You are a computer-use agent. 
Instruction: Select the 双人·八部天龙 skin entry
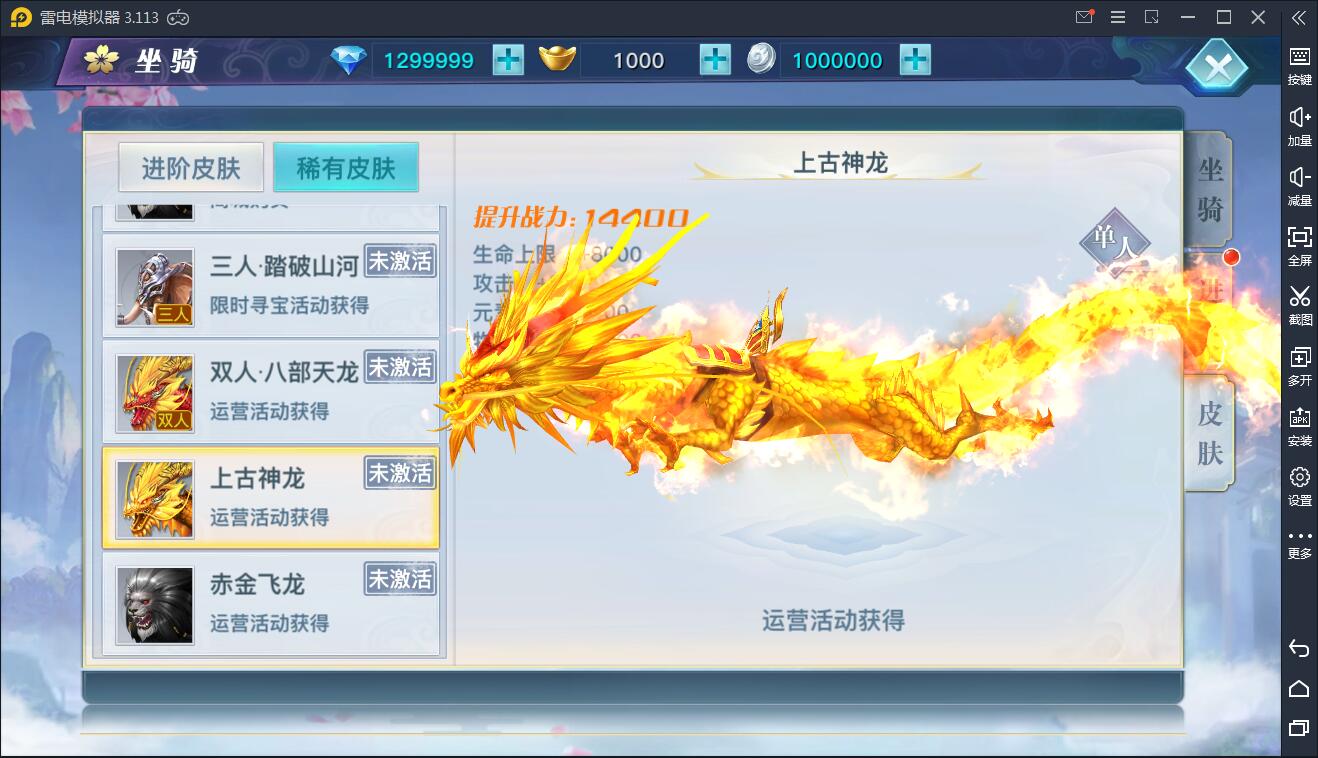(270, 391)
